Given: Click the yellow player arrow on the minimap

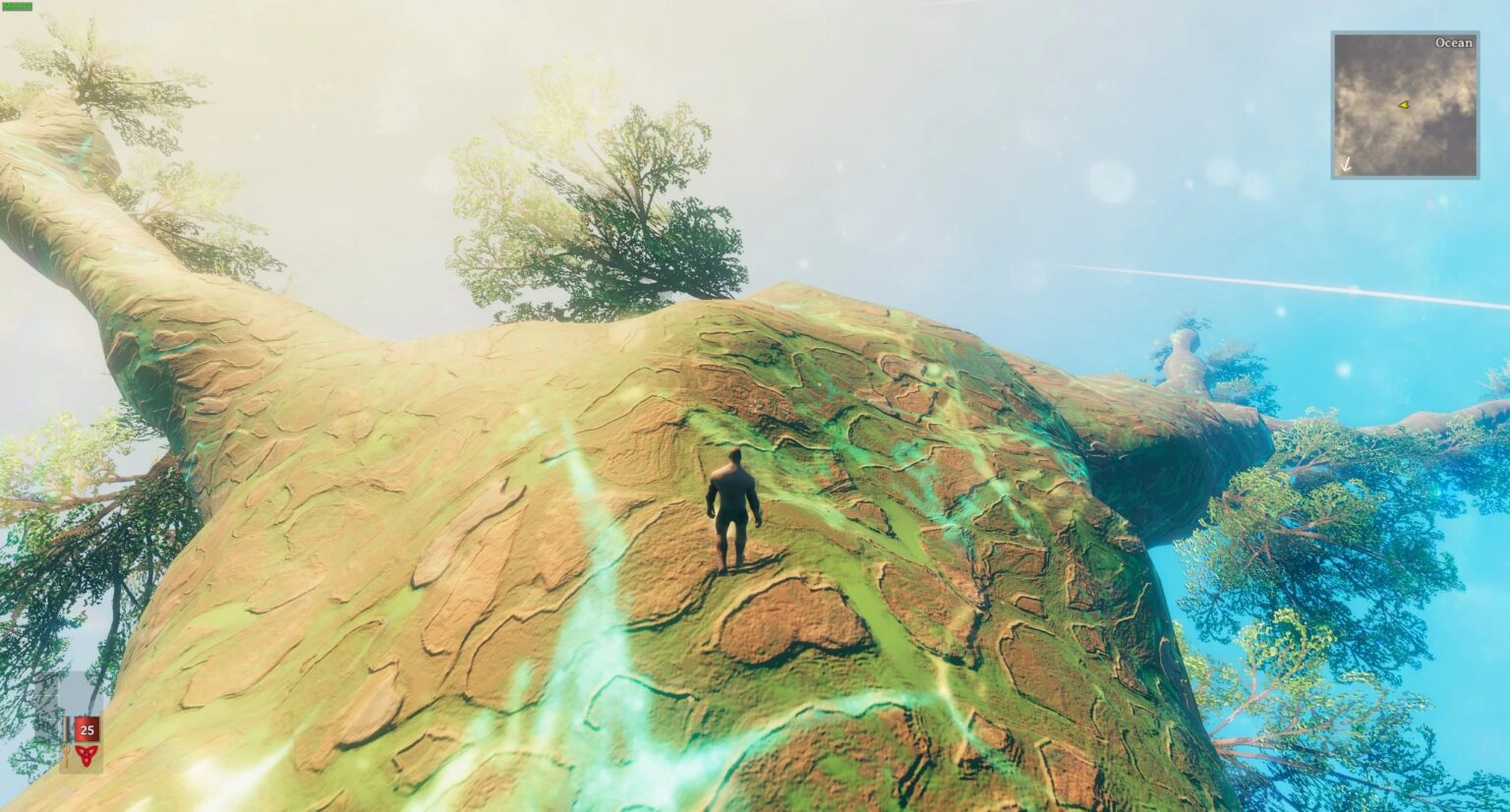Looking at the screenshot, I should point(1403,102).
